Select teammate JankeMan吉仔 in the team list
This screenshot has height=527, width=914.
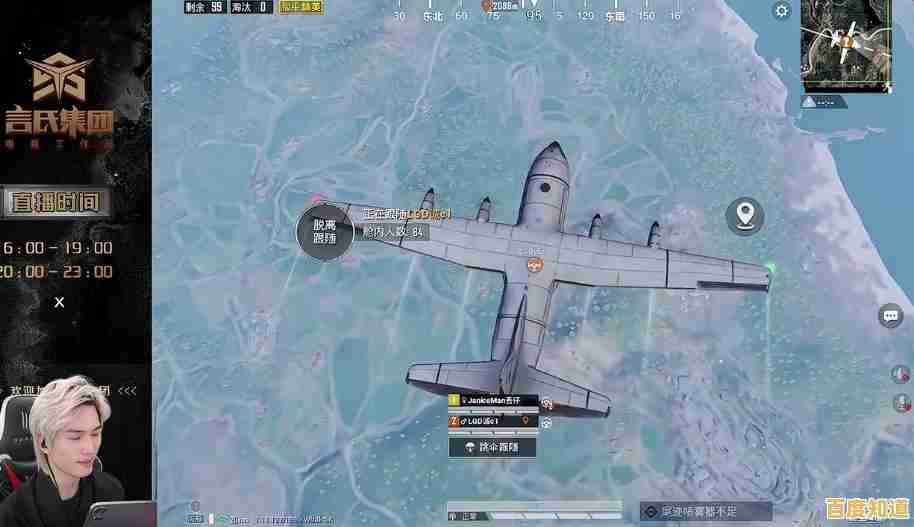[x=494, y=401]
